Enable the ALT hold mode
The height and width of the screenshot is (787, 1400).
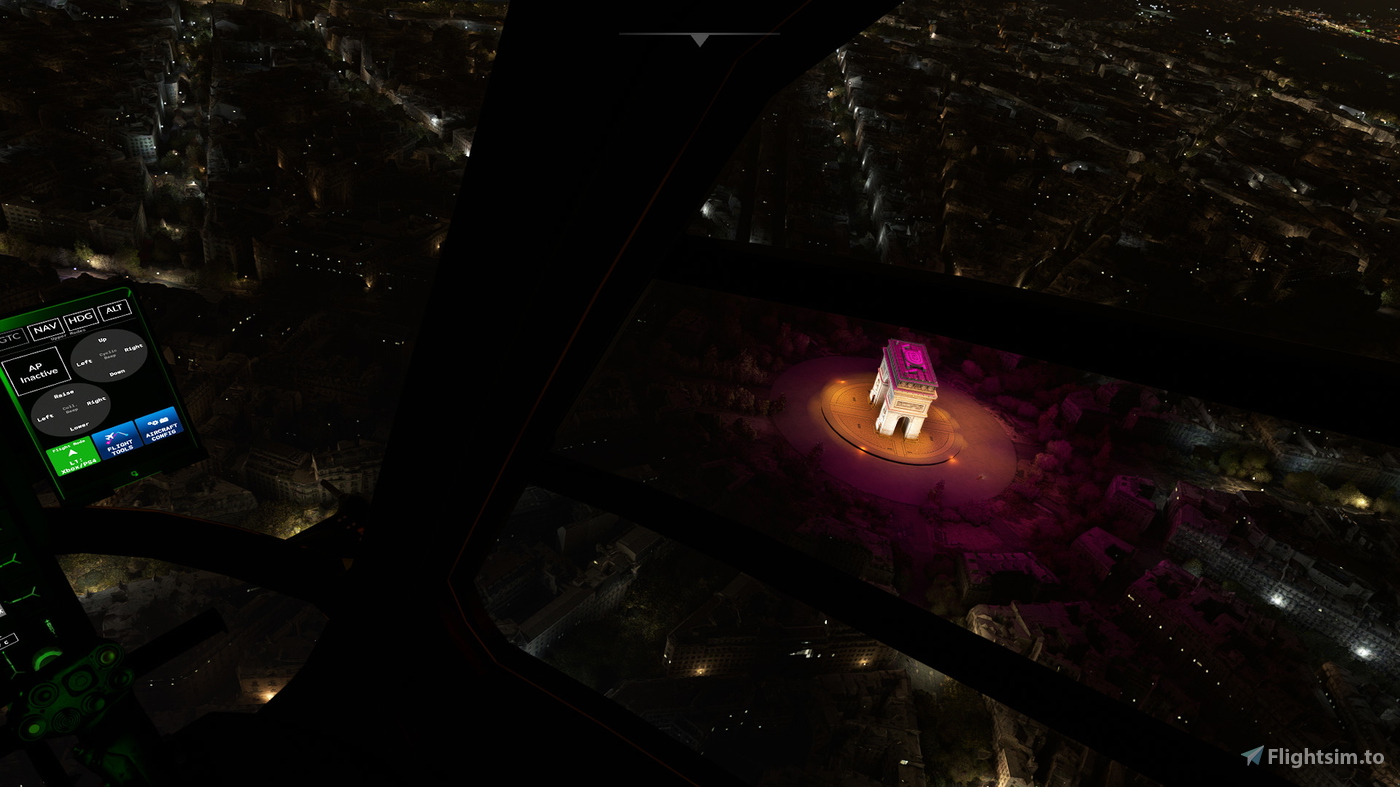[113, 312]
